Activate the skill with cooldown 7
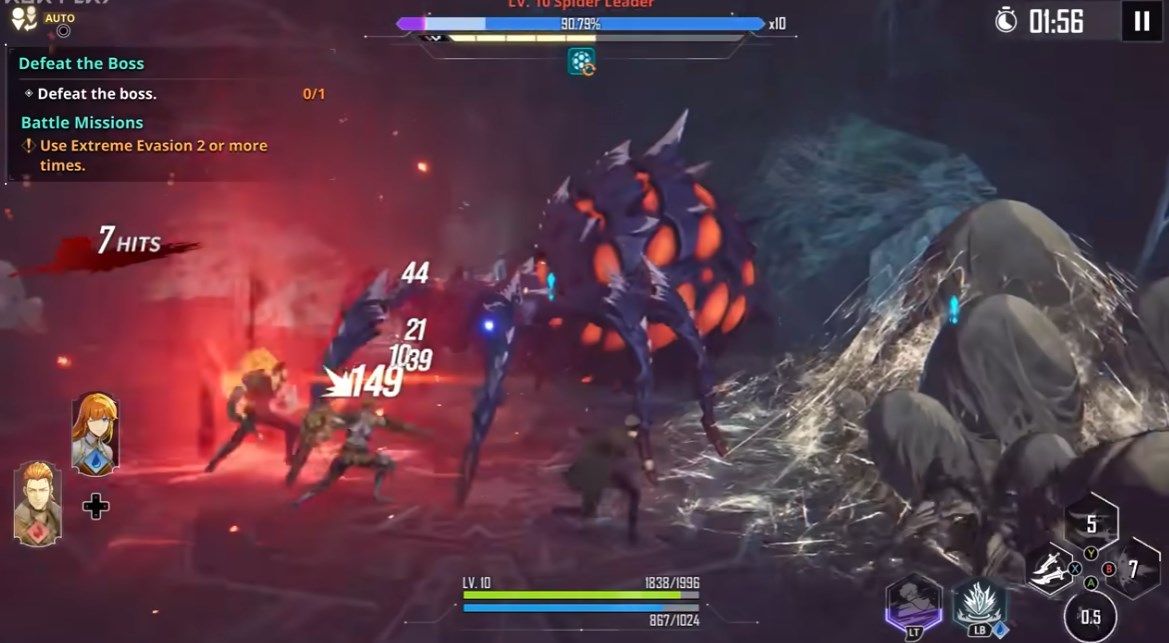The width and height of the screenshot is (1169, 643). (x=1134, y=569)
